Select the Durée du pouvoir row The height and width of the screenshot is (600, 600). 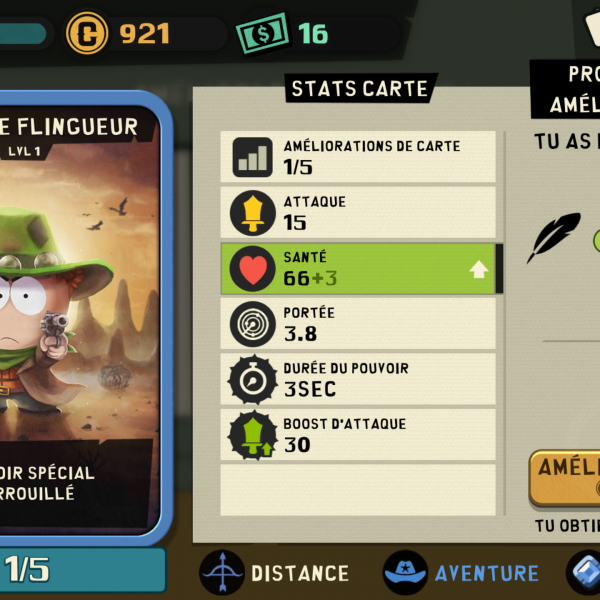tap(360, 379)
